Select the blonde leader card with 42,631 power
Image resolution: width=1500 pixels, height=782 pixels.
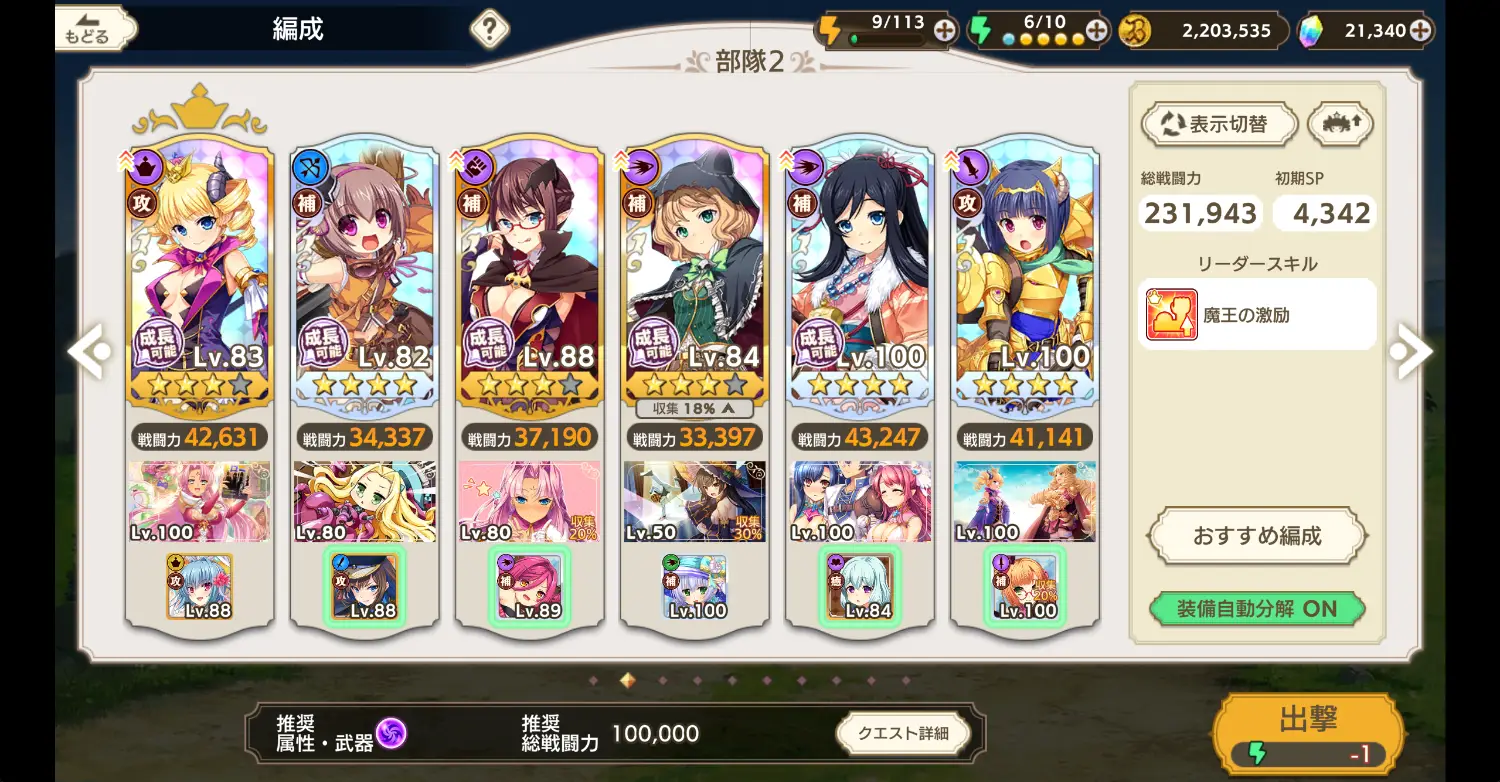click(200, 270)
